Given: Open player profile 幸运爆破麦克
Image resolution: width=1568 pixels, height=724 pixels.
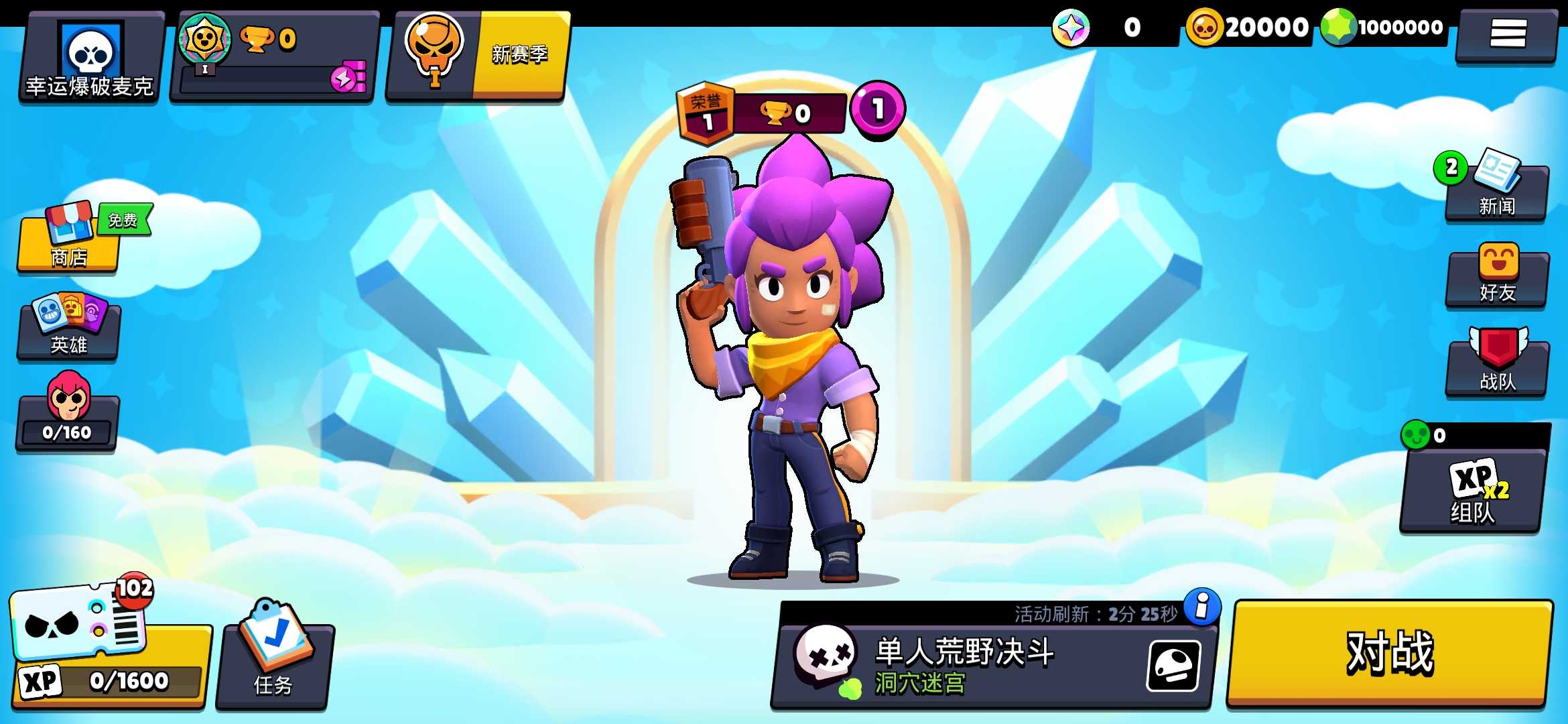Looking at the screenshot, I should 87,57.
